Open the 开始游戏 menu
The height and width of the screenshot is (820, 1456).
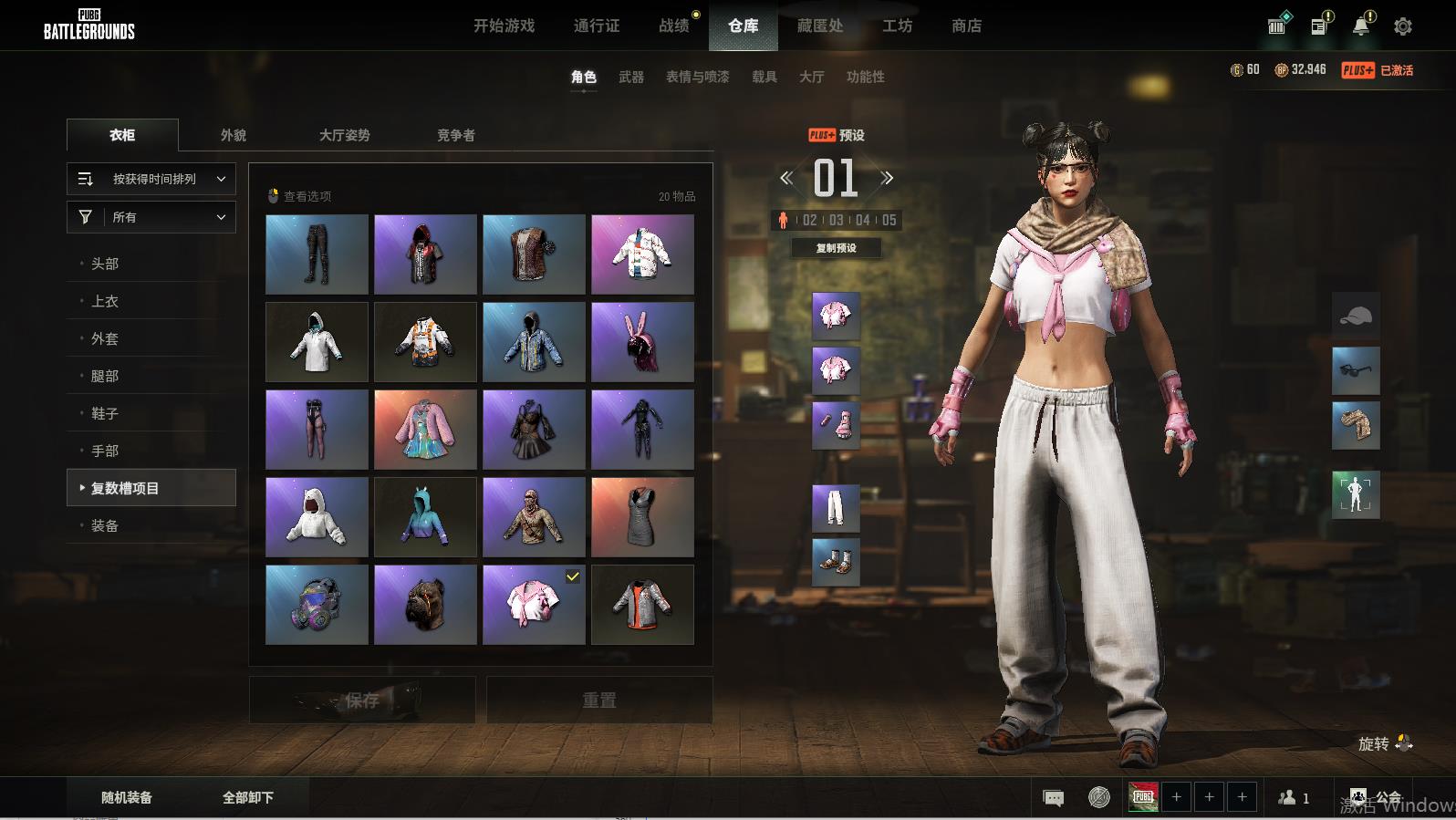pyautogui.click(x=504, y=26)
